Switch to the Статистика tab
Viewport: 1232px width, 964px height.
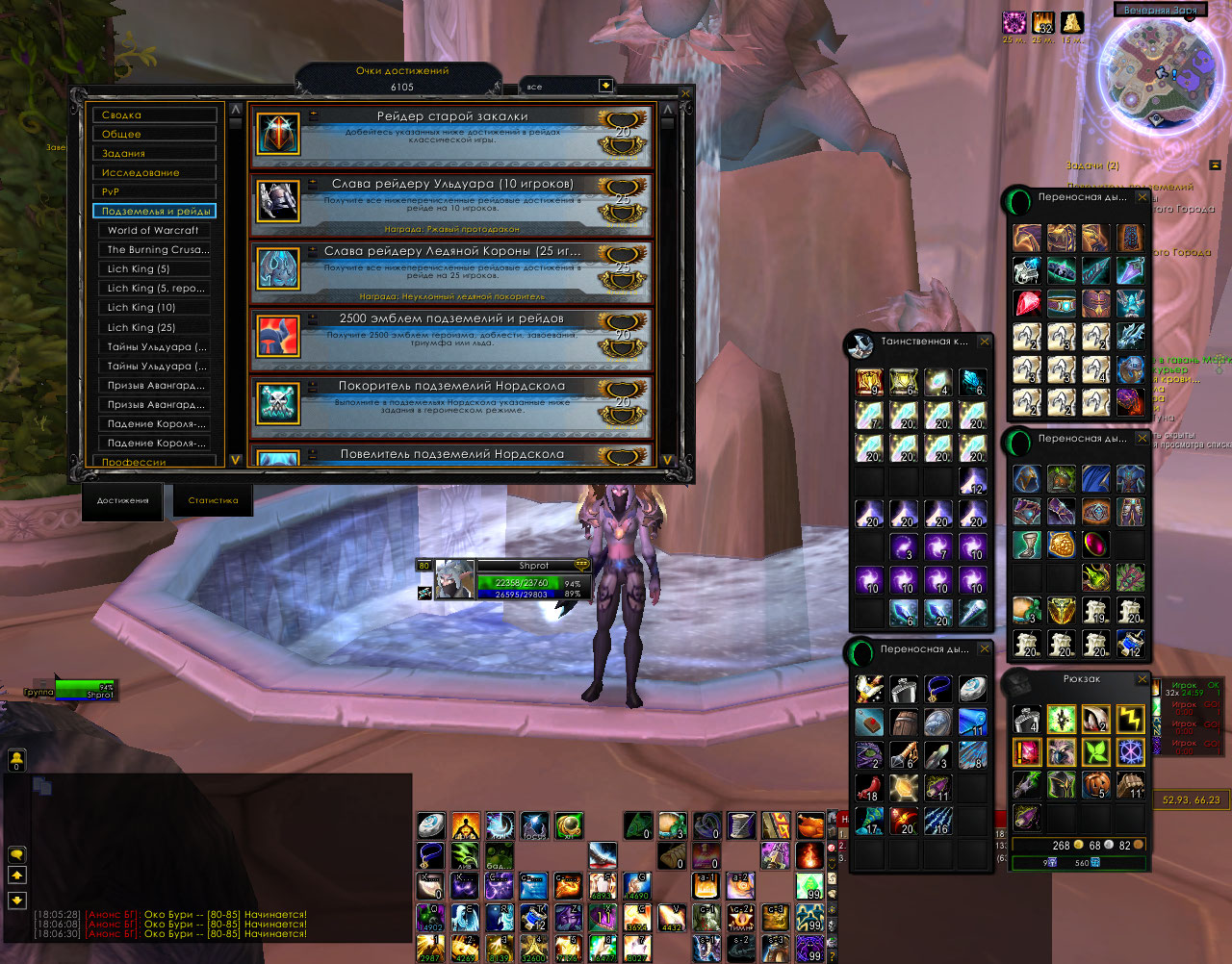[213, 500]
